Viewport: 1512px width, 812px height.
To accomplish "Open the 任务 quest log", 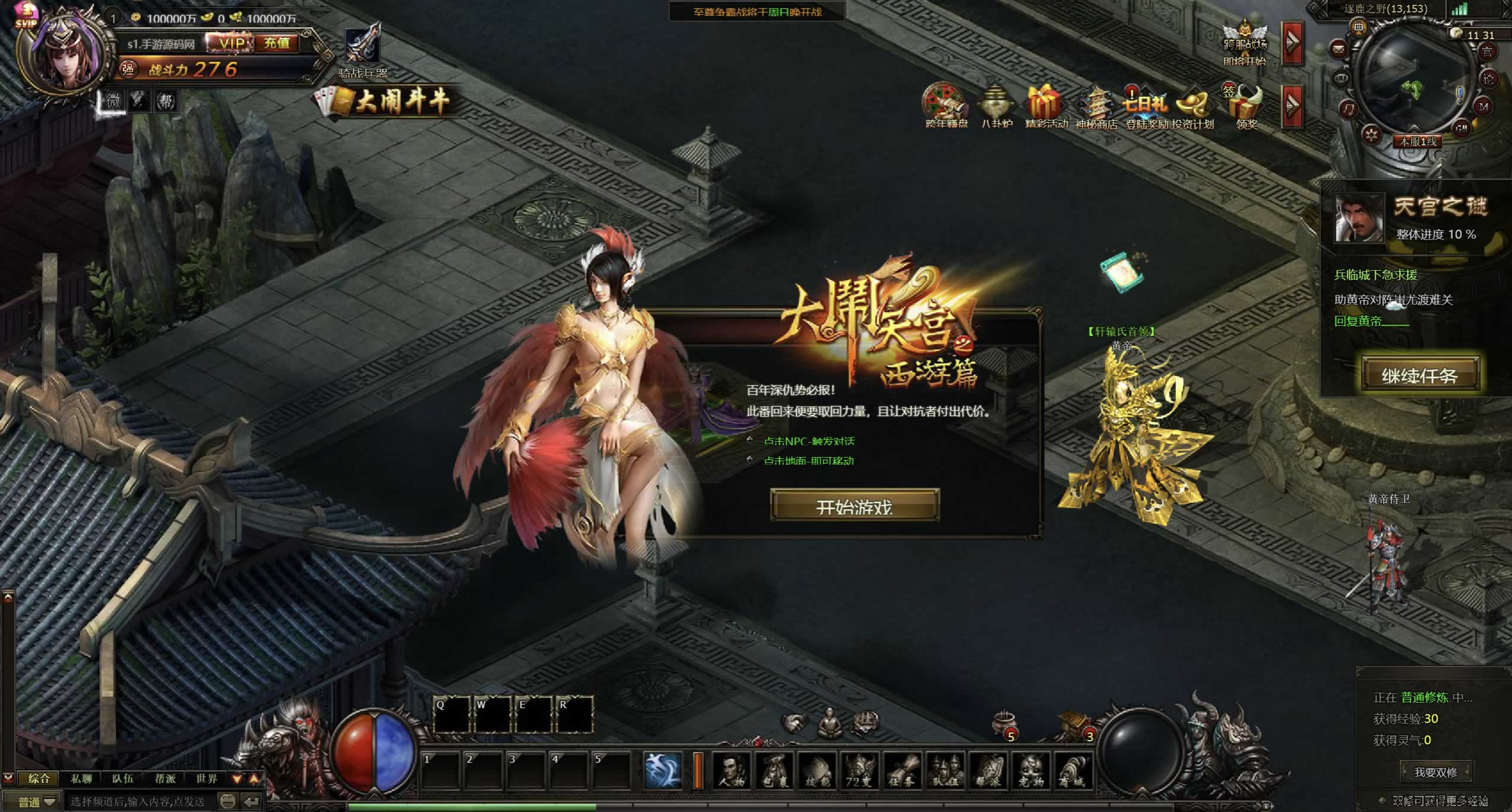I will [x=903, y=770].
